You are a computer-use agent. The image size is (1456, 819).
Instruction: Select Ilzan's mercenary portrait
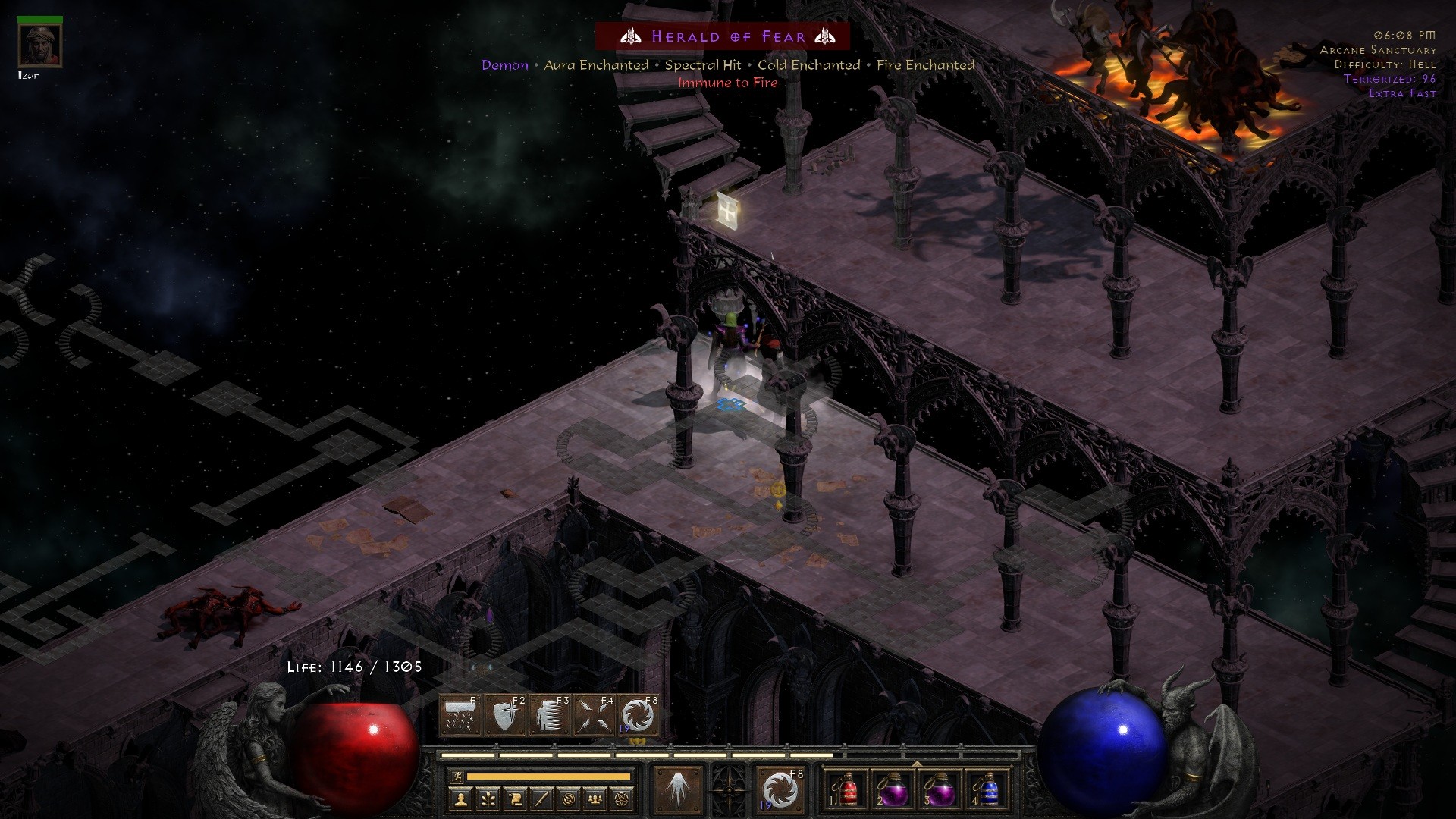coord(39,44)
